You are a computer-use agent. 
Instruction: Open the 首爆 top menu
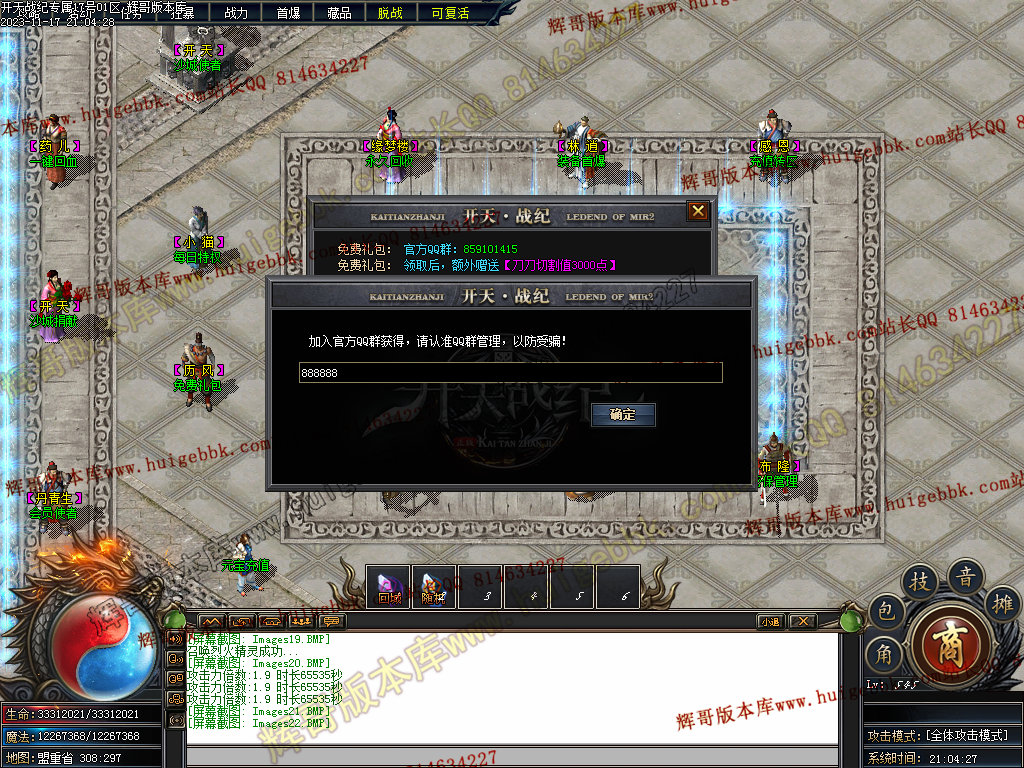point(288,13)
